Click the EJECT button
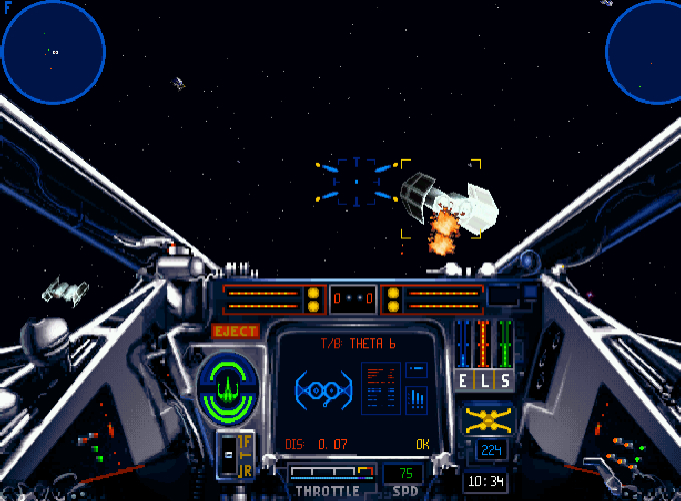The image size is (681, 501). (236, 331)
